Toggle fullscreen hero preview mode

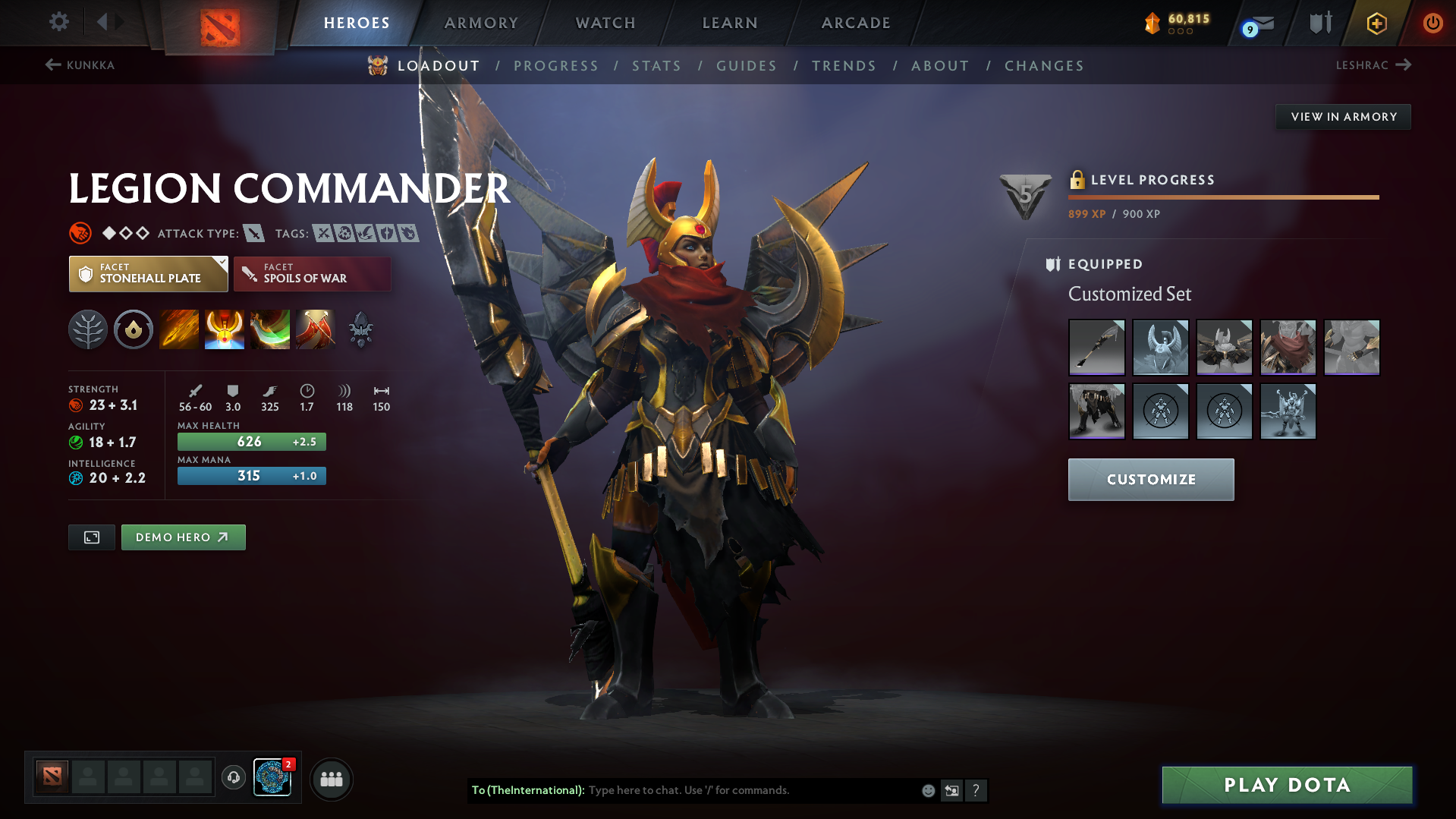pos(91,537)
